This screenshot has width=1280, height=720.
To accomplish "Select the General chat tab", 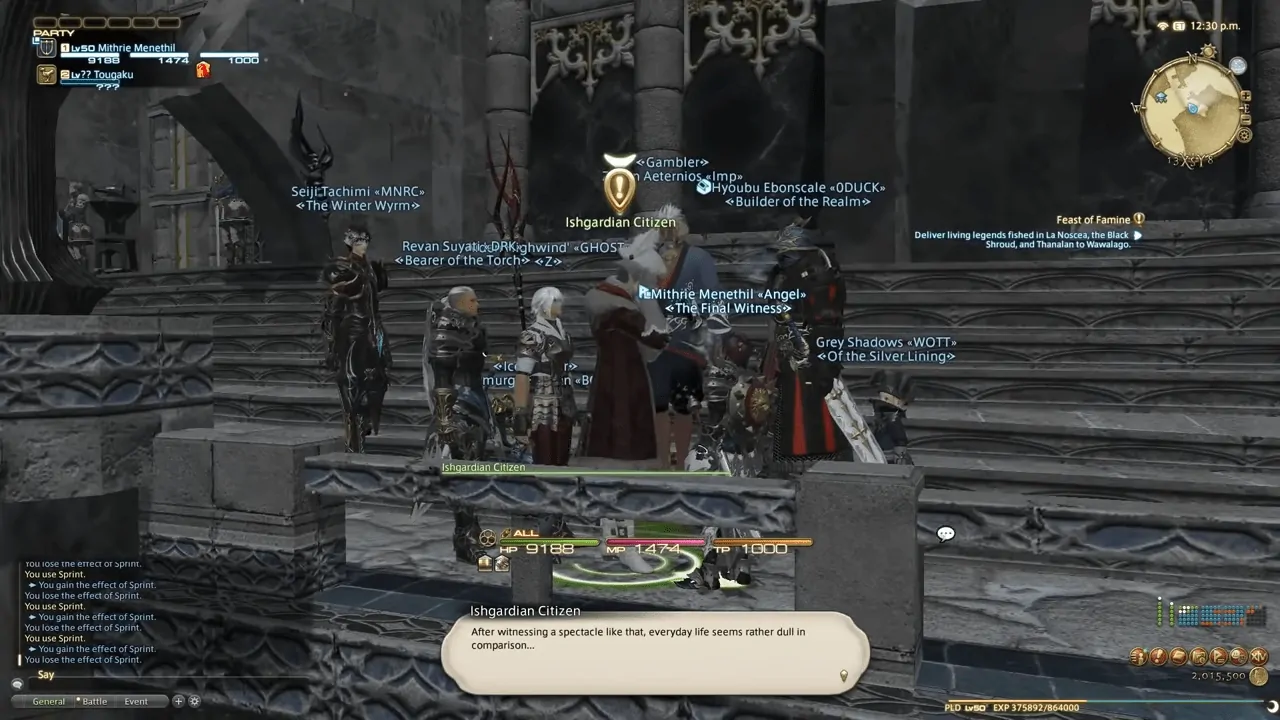I will coord(48,701).
